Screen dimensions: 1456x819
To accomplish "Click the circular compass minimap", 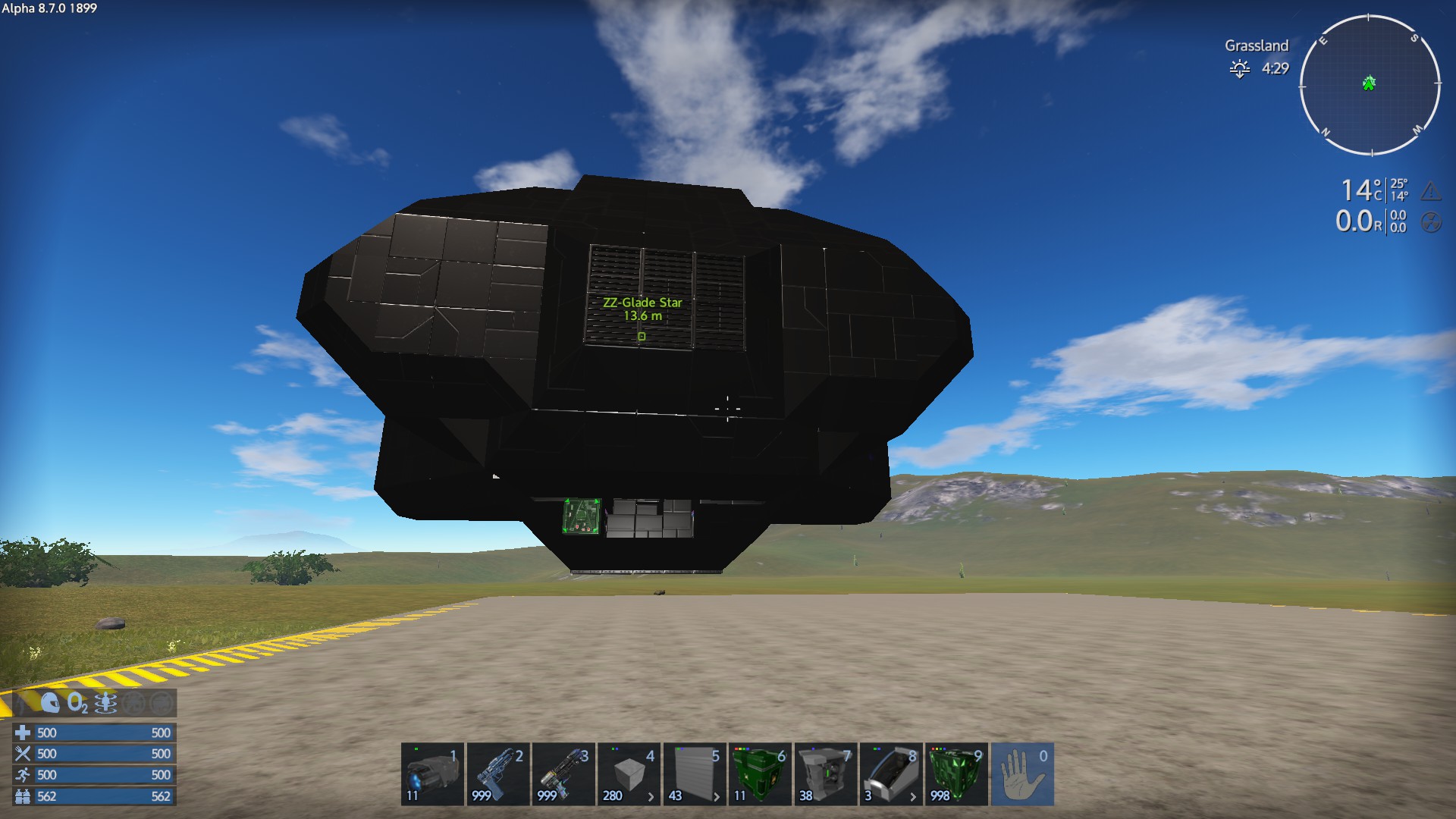I will point(1370,85).
